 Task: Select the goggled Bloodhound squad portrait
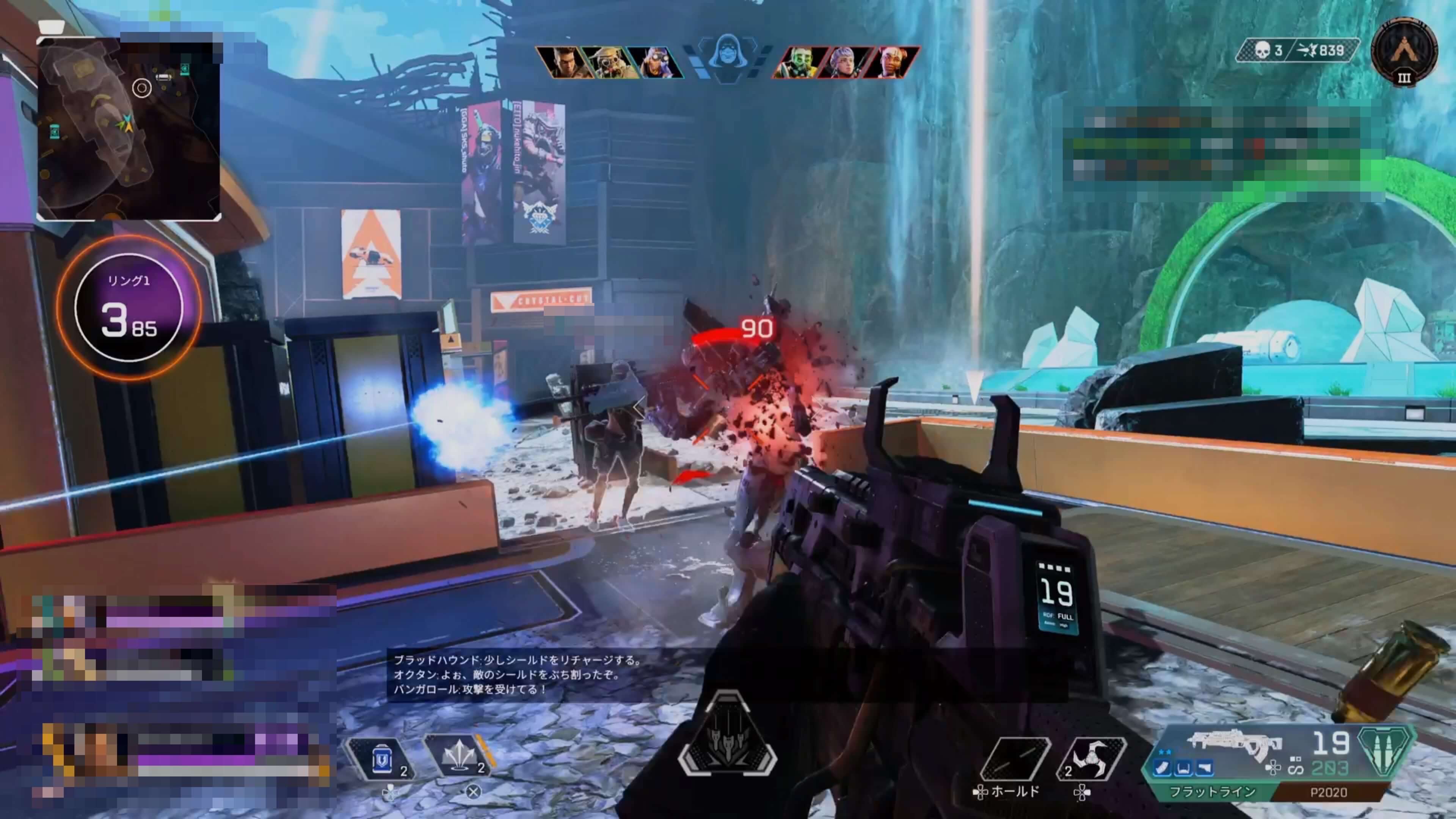608,62
